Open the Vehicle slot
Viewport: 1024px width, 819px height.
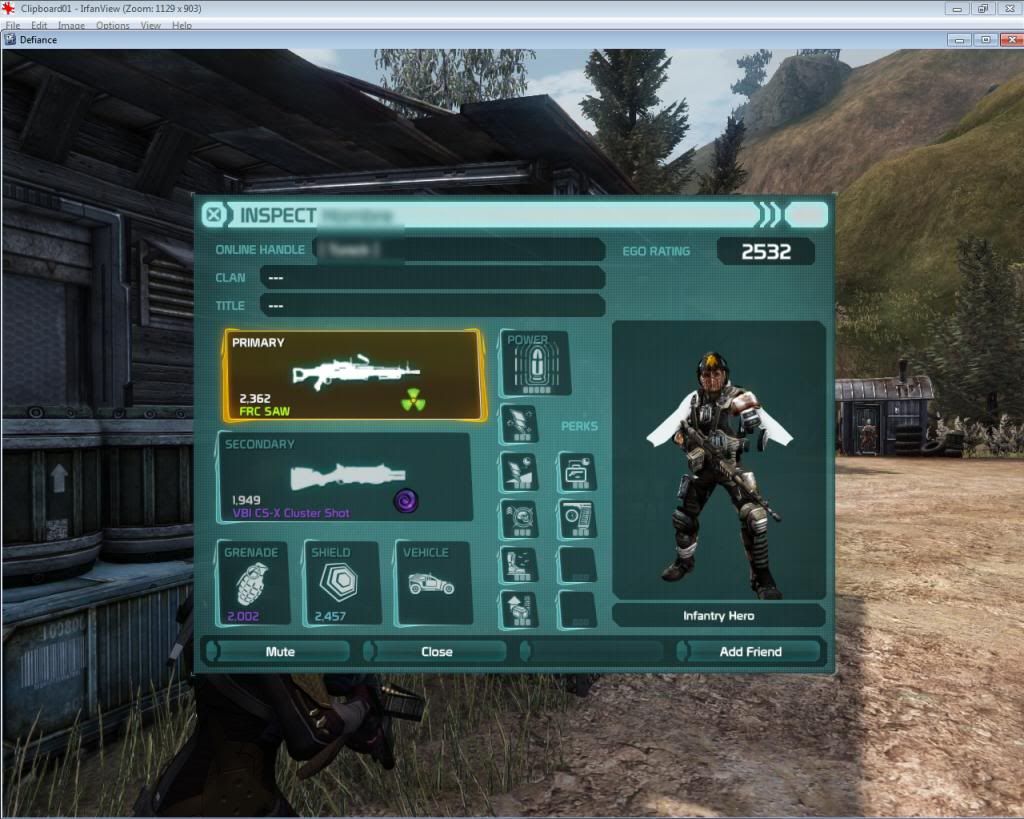click(x=432, y=584)
